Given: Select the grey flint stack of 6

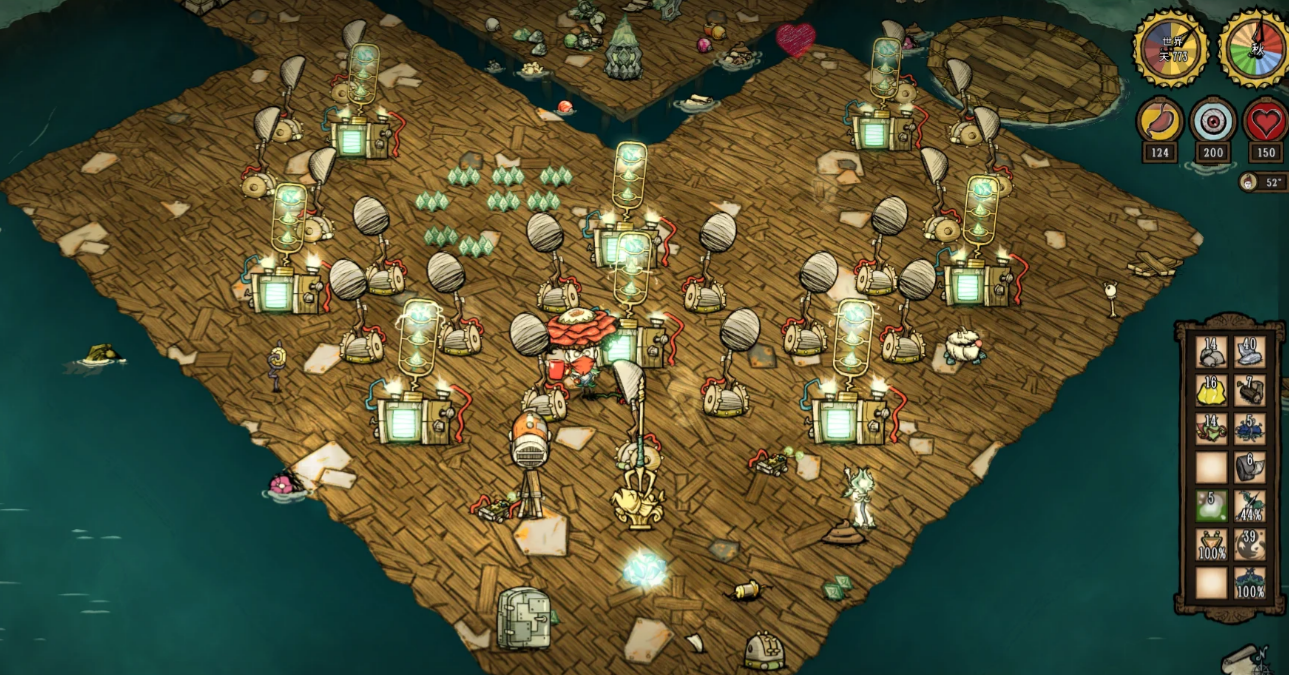Looking at the screenshot, I should click(1249, 466).
